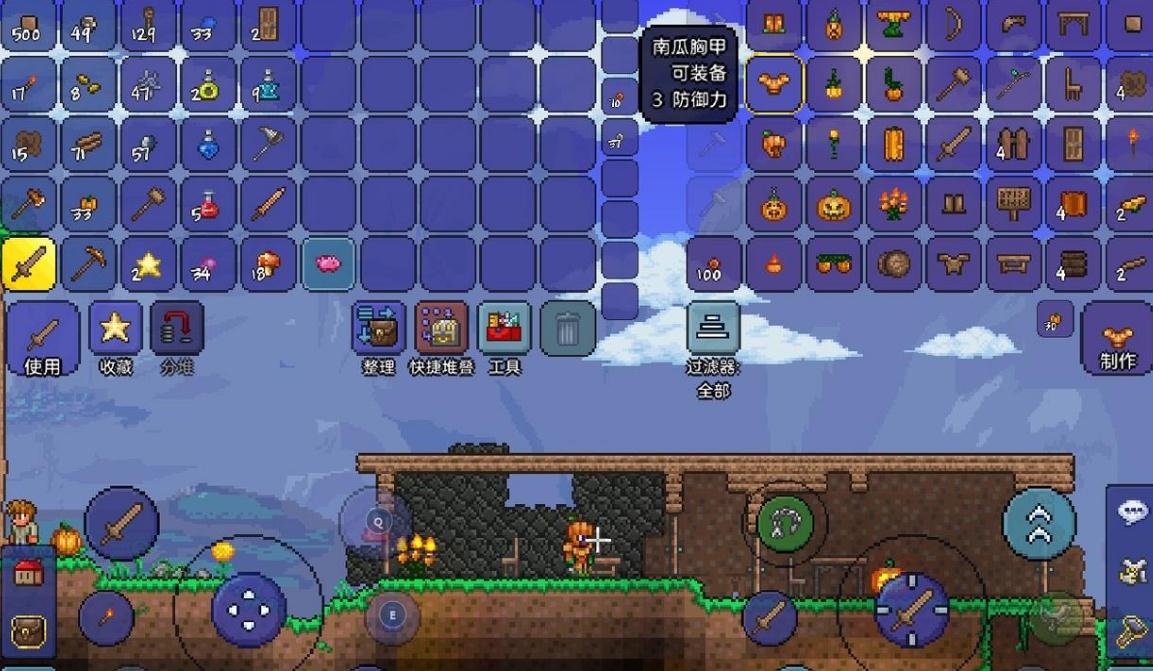Select the highlighted wooden sword inventory slot

point(28,264)
